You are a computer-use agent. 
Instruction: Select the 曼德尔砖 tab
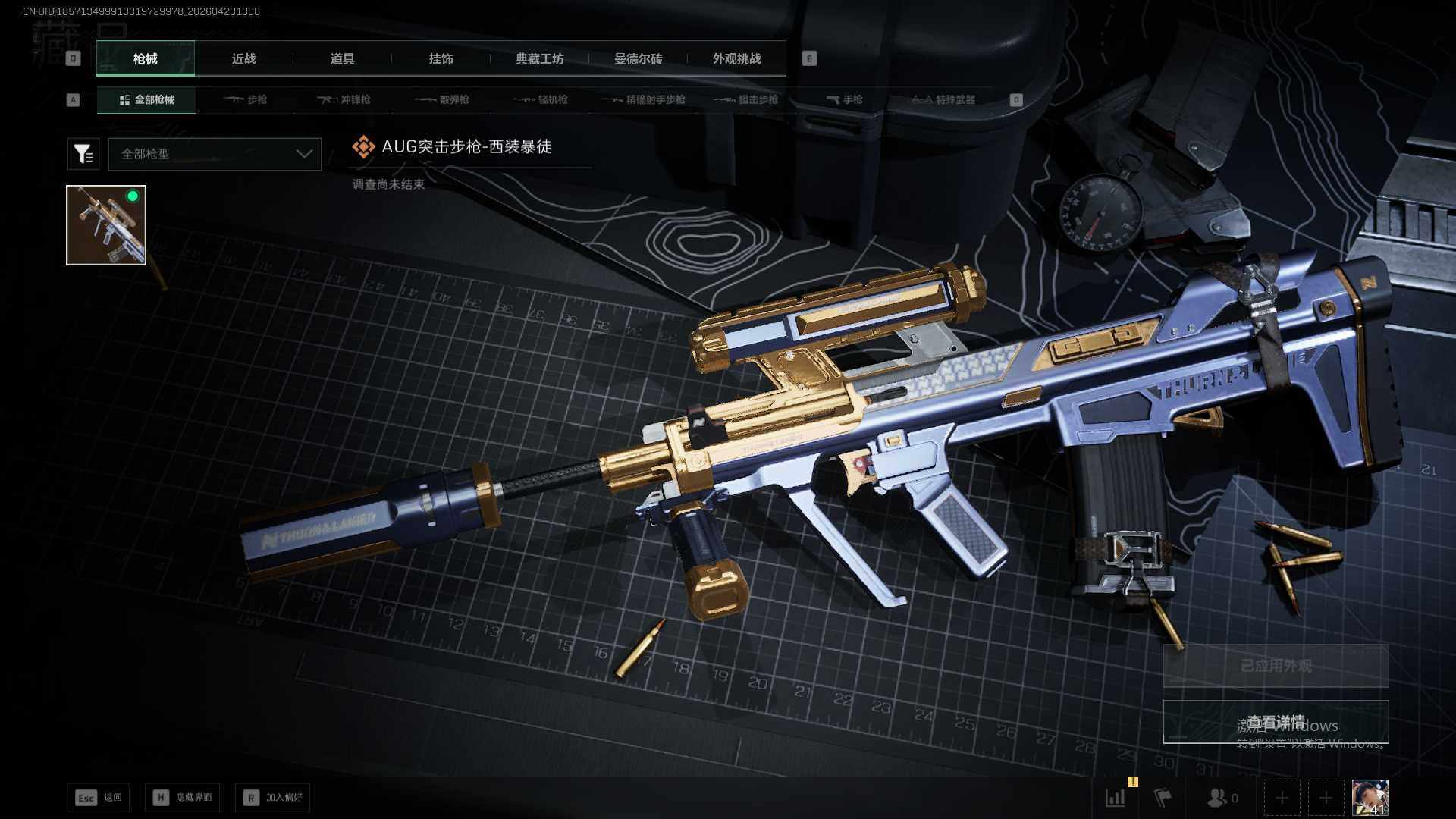coord(638,58)
